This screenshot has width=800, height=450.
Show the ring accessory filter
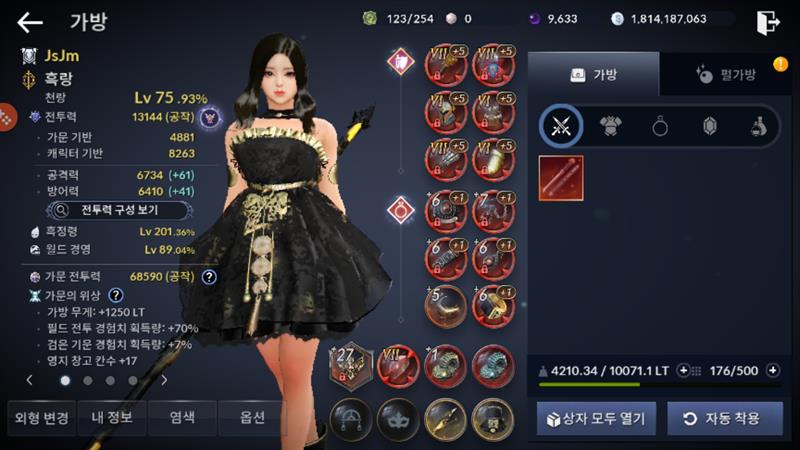point(660,125)
